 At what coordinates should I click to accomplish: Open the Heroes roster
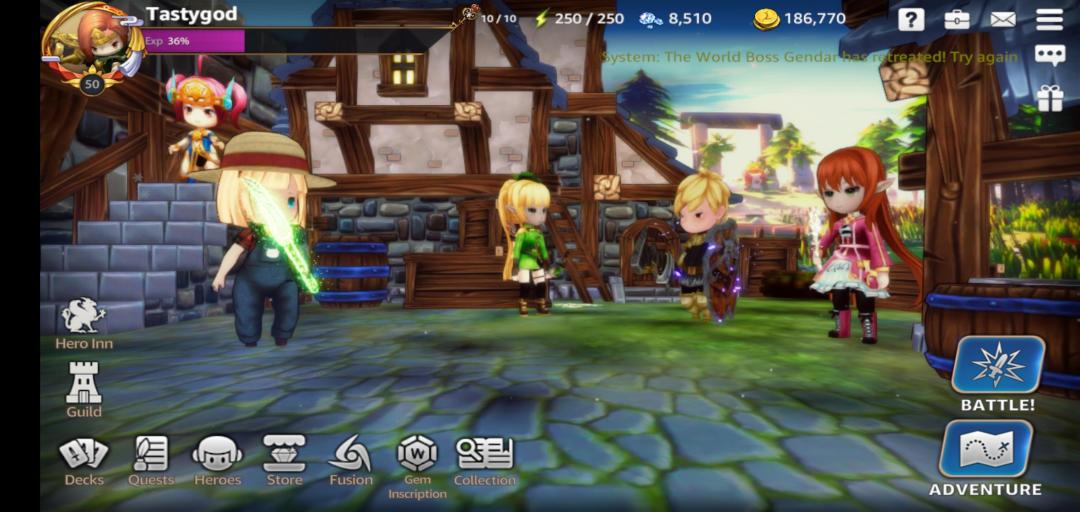coord(217,458)
